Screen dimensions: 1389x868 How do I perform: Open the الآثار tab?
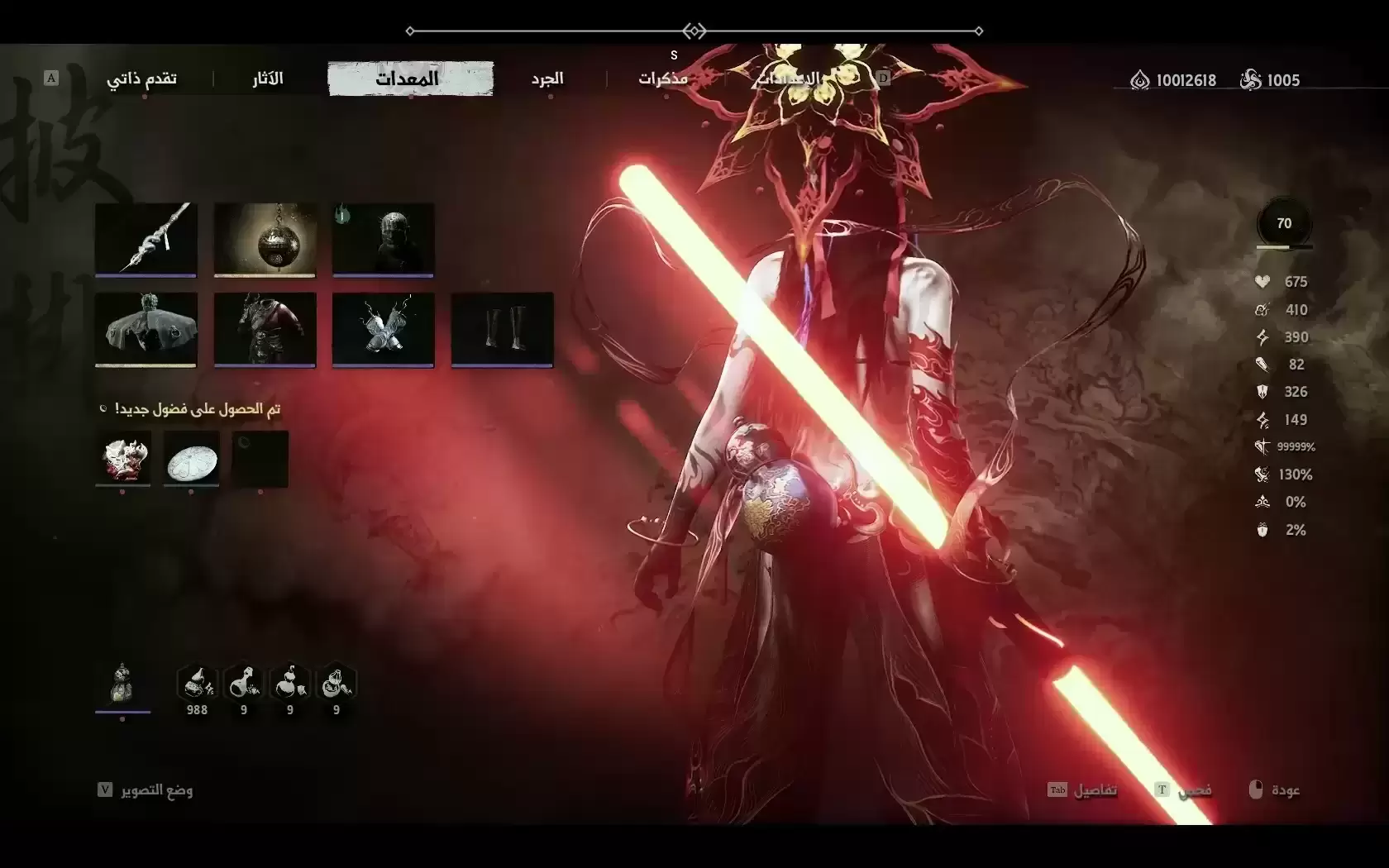268,79
